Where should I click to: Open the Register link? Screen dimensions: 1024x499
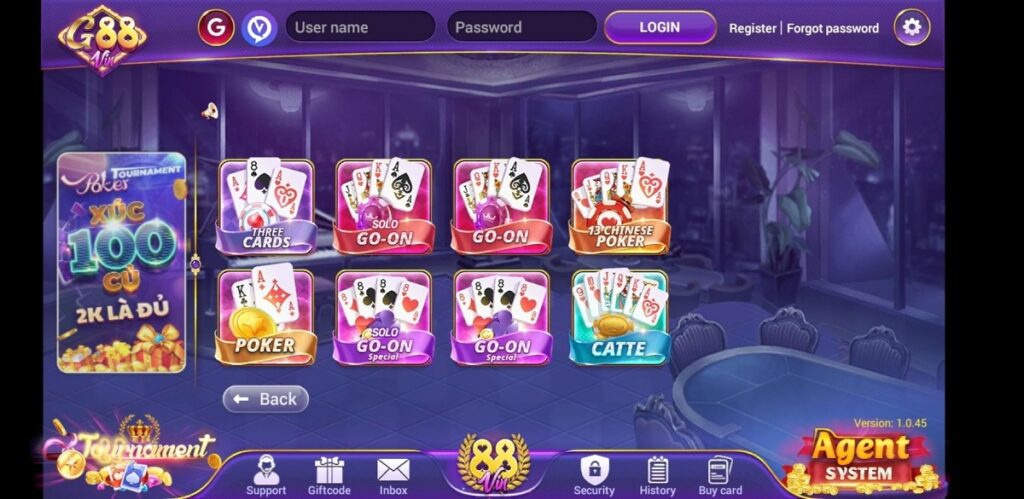click(753, 28)
